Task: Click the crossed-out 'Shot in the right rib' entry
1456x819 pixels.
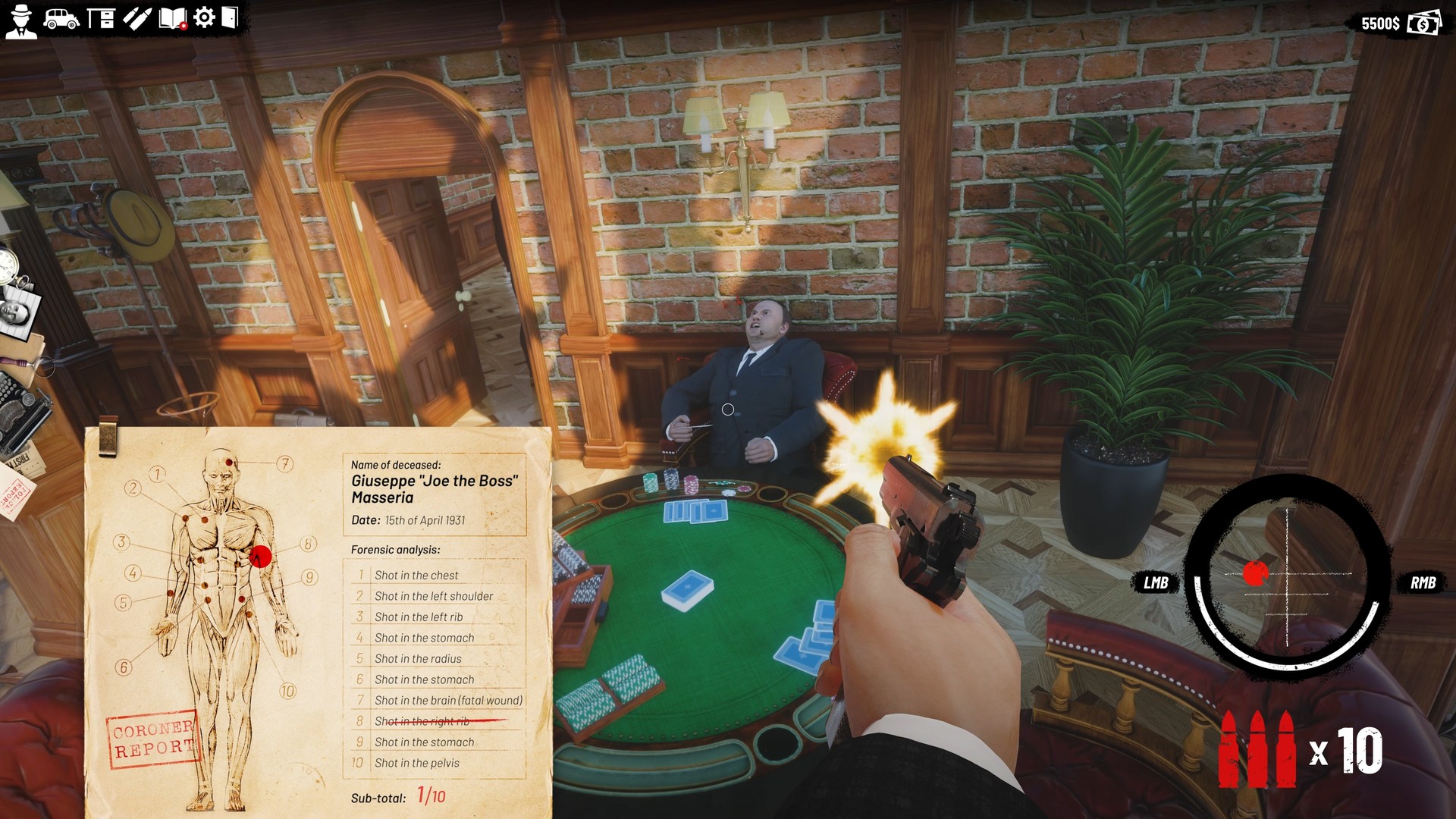Action: [423, 721]
